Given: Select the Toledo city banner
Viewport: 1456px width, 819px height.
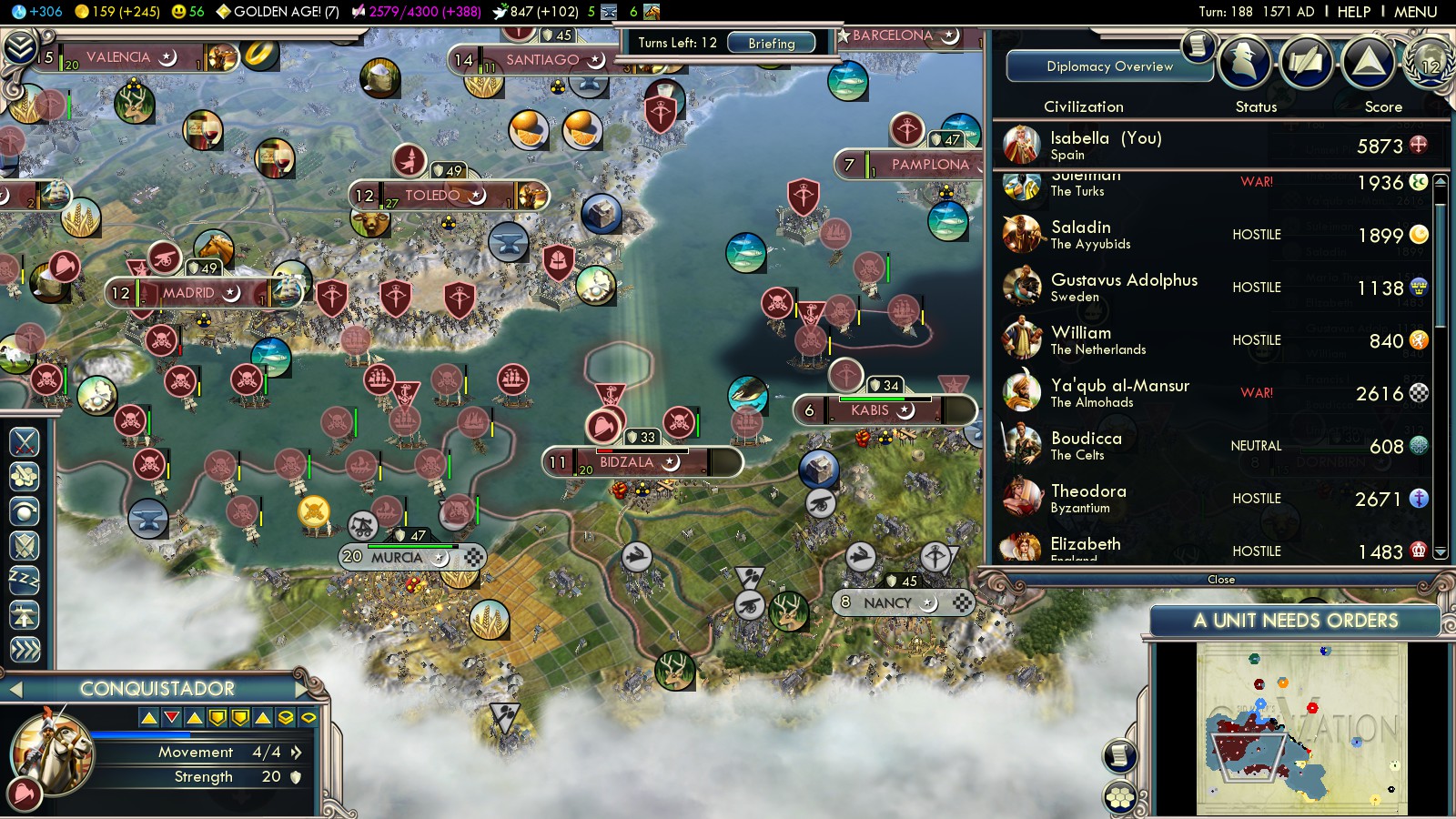Looking at the screenshot, I should click(432, 196).
